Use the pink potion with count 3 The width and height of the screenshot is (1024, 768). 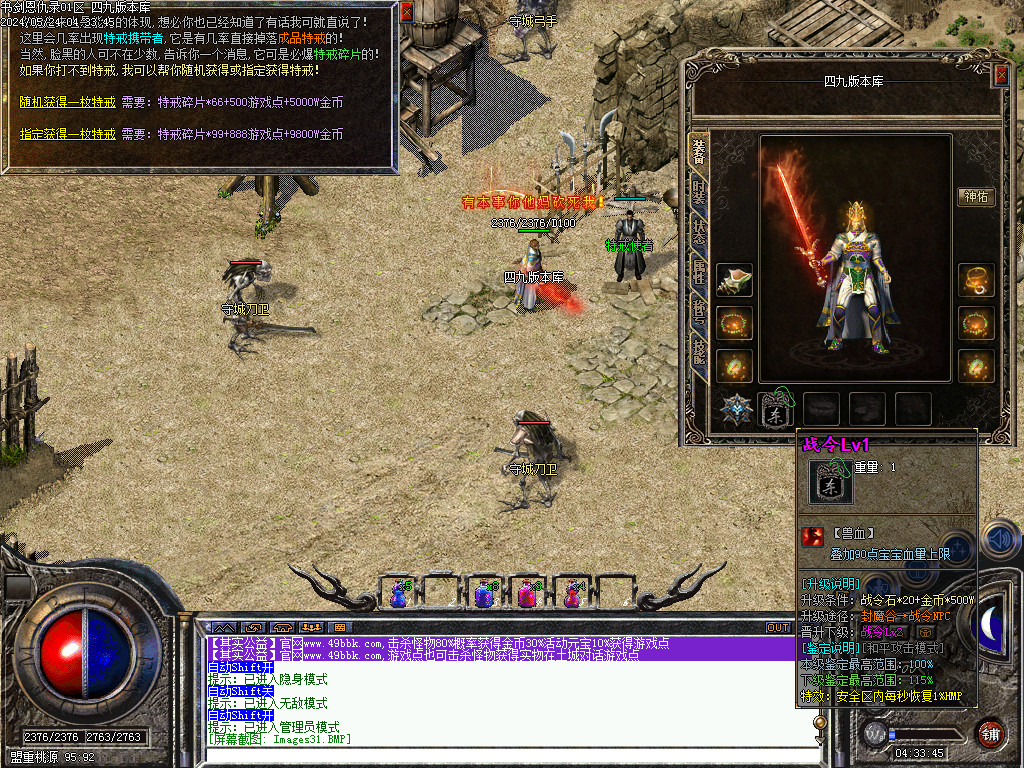(x=527, y=594)
